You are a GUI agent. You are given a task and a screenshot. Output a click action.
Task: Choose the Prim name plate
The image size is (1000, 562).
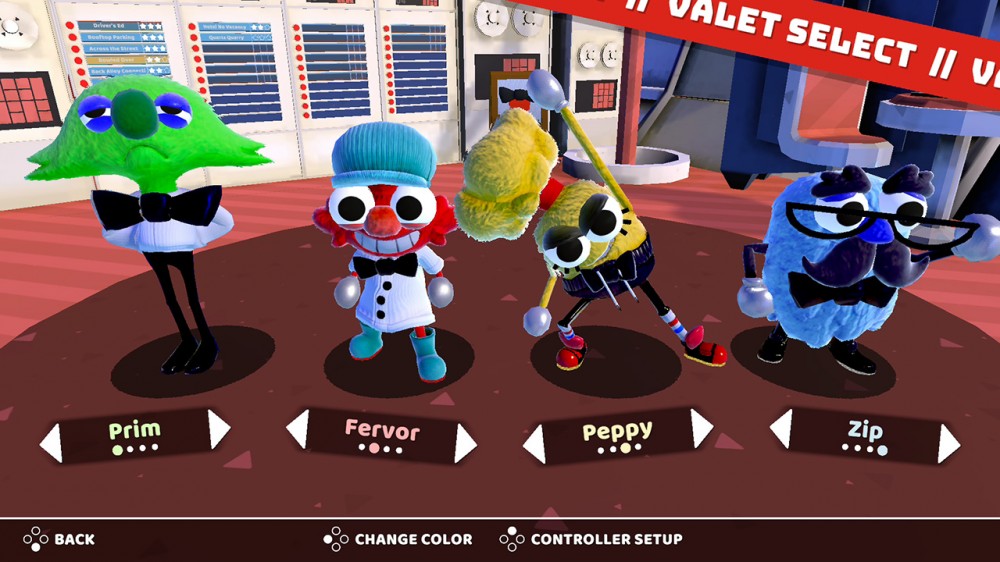(135, 435)
